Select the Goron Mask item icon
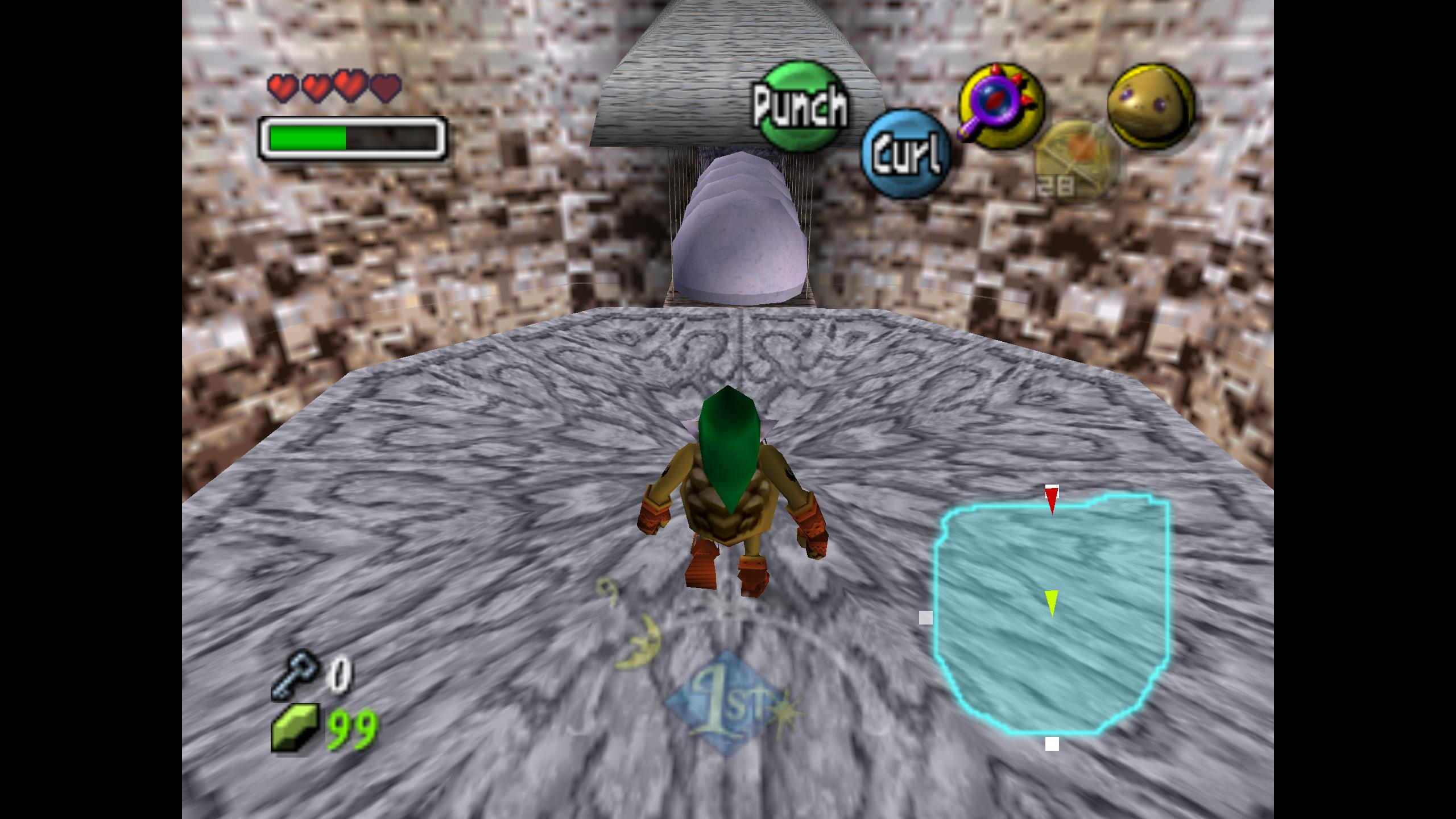Screen dimensions: 1456x819 (1150, 105)
